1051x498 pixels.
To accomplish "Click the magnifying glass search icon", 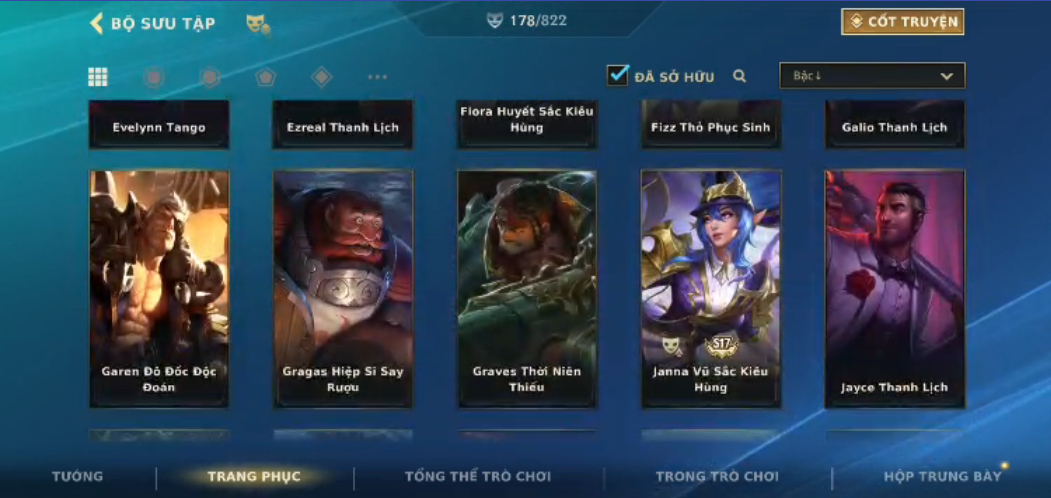I will pos(740,76).
